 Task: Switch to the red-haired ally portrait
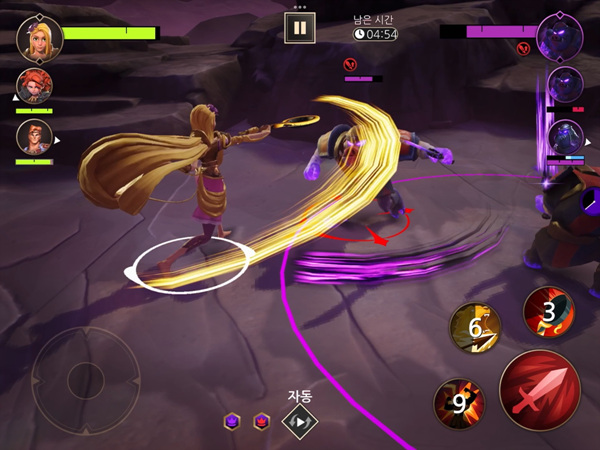(x=35, y=87)
